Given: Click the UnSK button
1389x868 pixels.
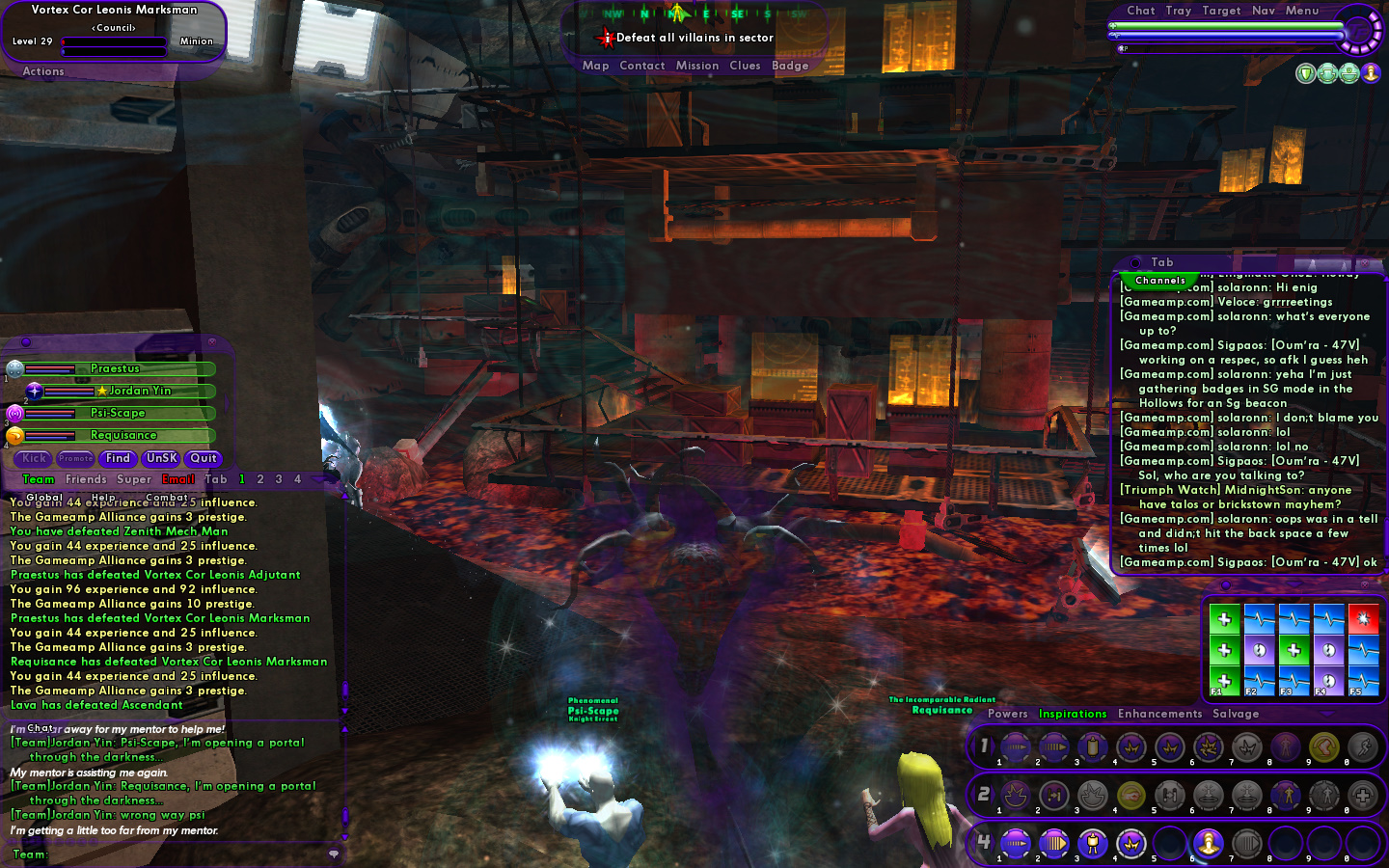Looking at the screenshot, I should tap(161, 459).
